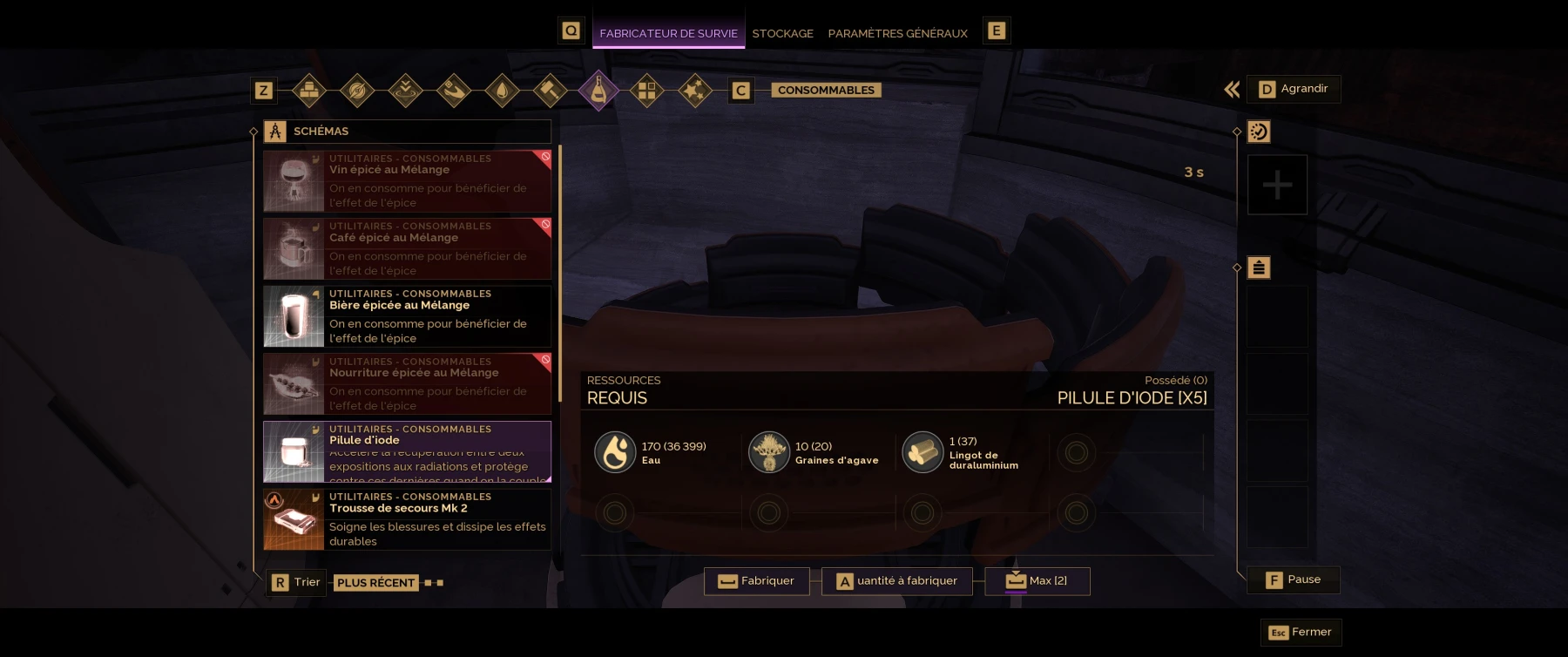Open the hammer category icon
Viewport: 1568px width, 657px height.
(x=550, y=91)
